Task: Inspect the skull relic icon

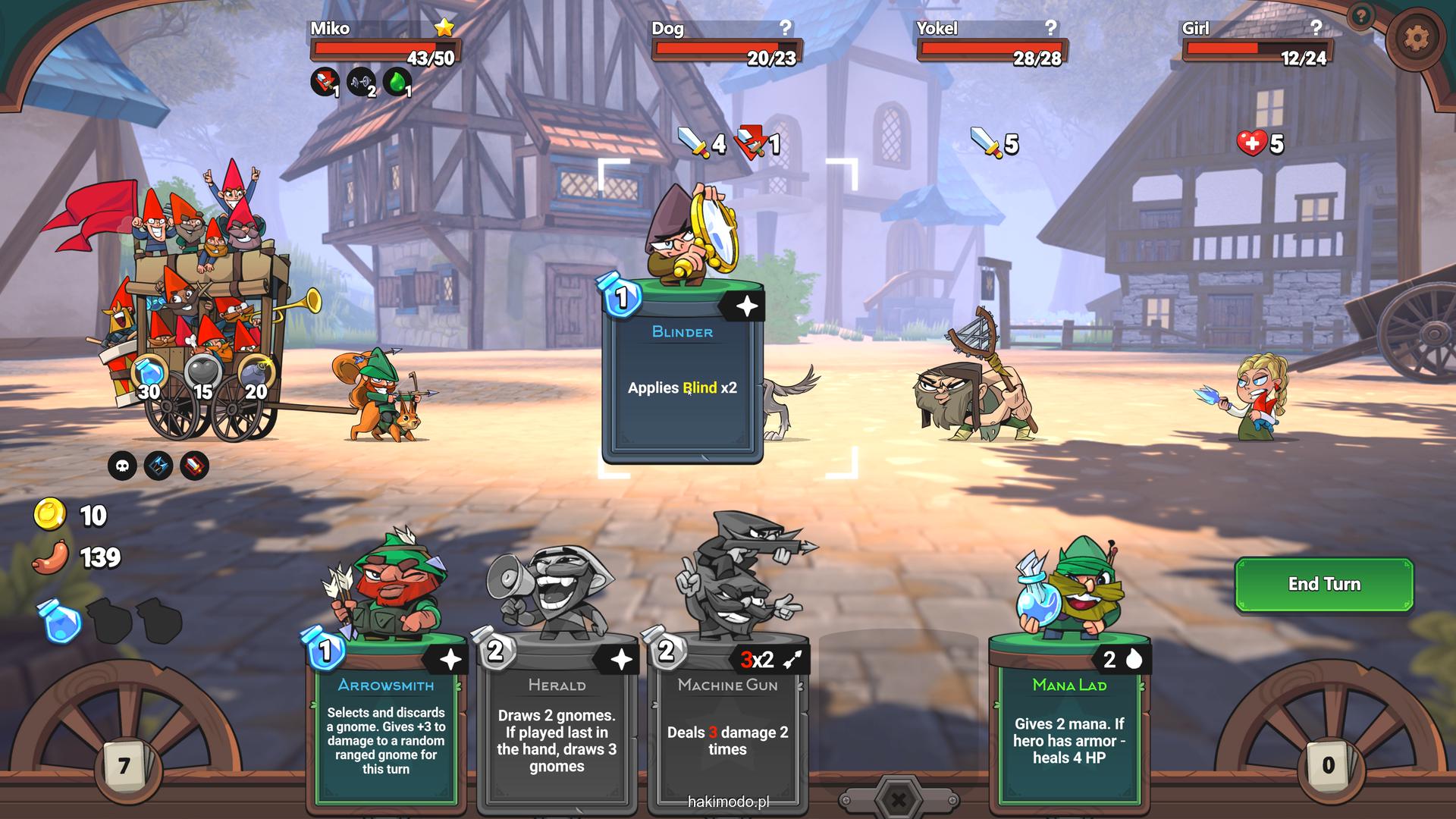Action: (122, 466)
